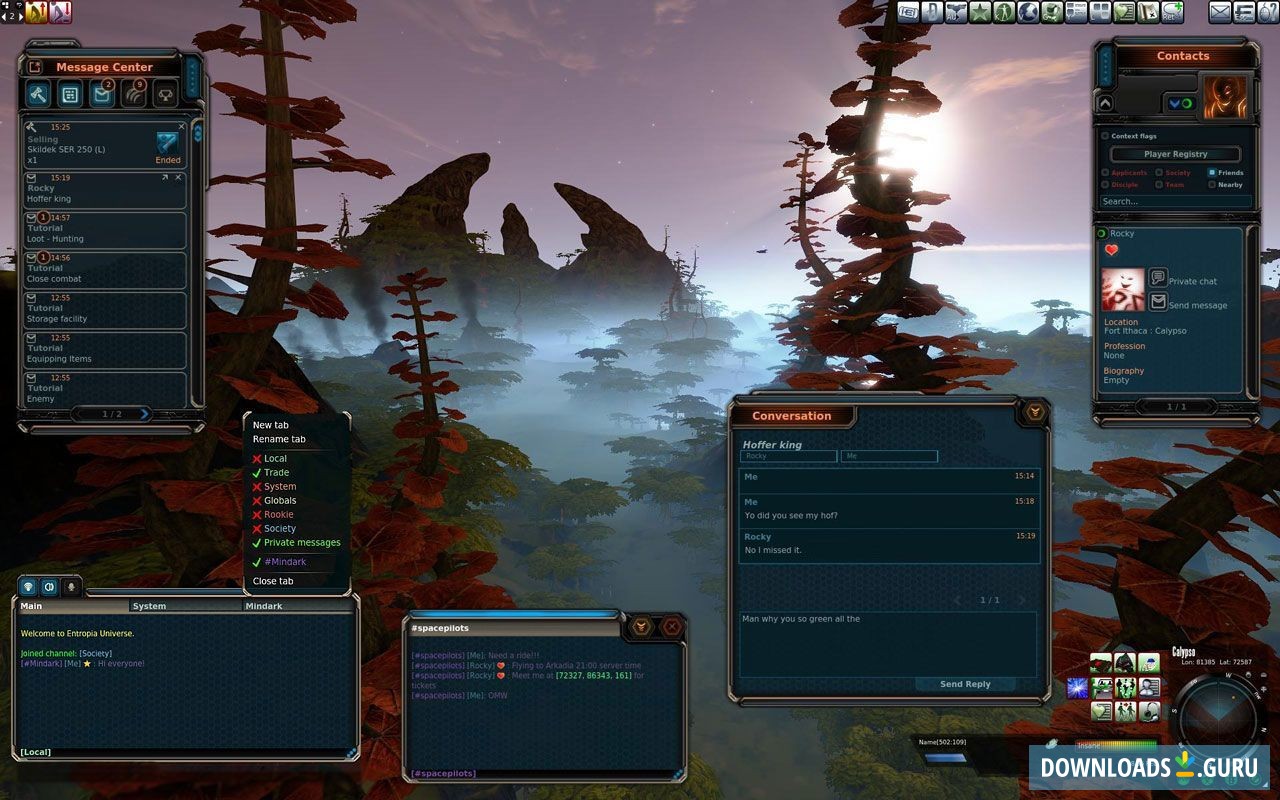Image resolution: width=1280 pixels, height=800 pixels.
Task: Choose Close tab in the chat menu
Action: pos(273,581)
